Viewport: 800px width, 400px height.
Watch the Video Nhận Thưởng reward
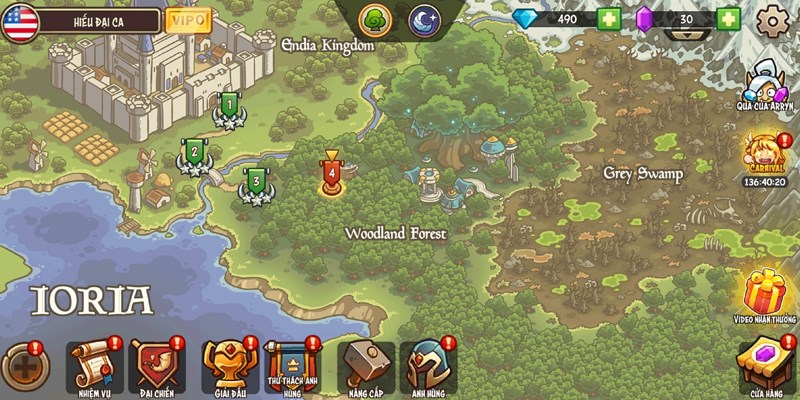click(768, 295)
